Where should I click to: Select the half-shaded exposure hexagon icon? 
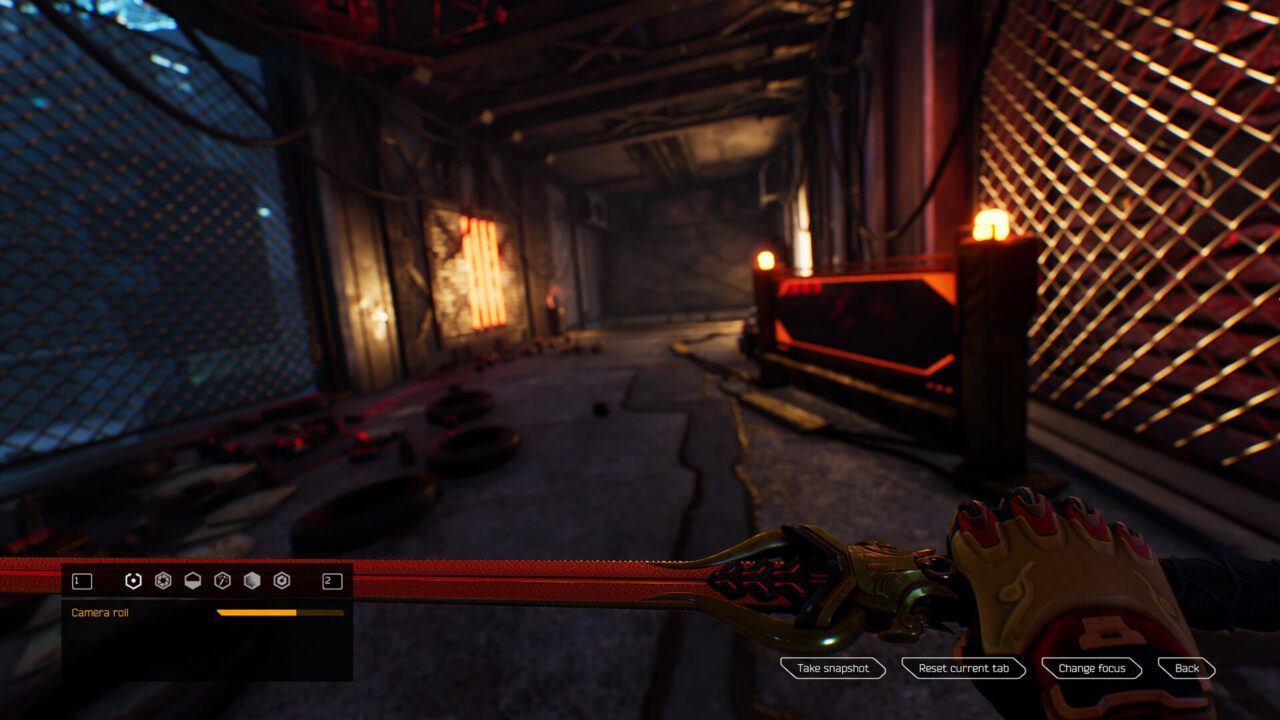point(192,581)
